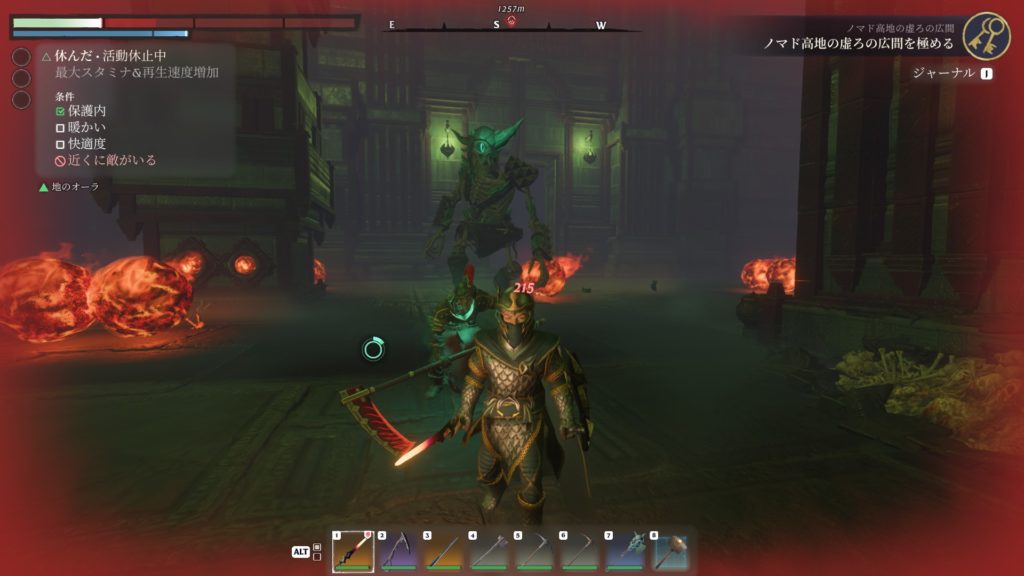Select the glowing red scythe in hotbar slot 1
The width and height of the screenshot is (1024, 576).
tap(353, 551)
